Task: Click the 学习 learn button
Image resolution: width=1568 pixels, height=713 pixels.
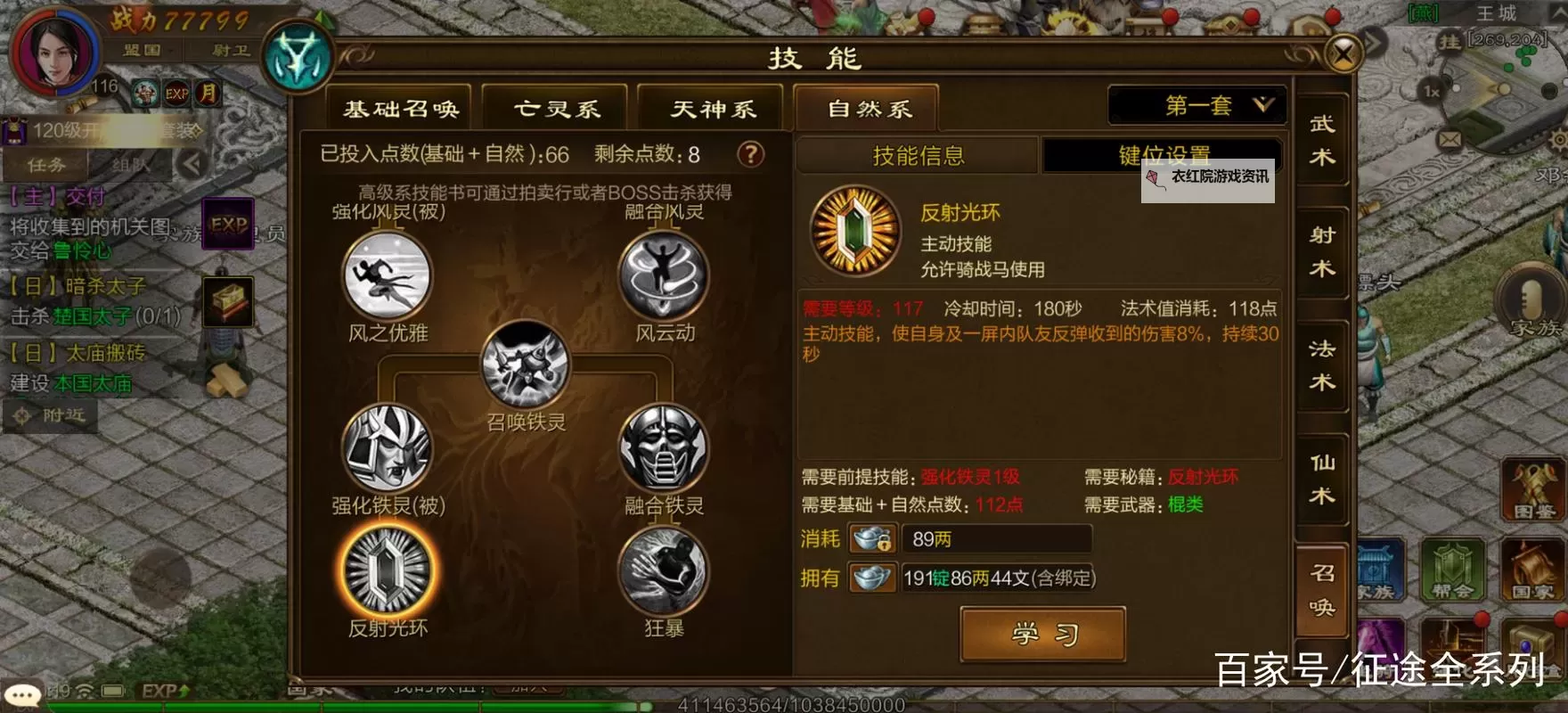Action: click(1041, 634)
